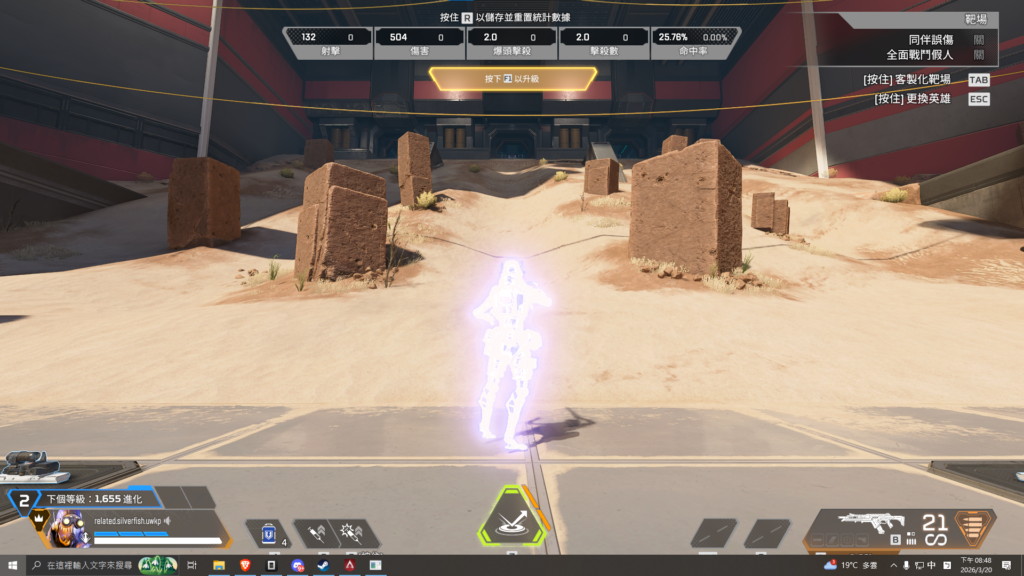The height and width of the screenshot is (576, 1024).
Task: Select the shield cell item slot
Action: point(267,534)
